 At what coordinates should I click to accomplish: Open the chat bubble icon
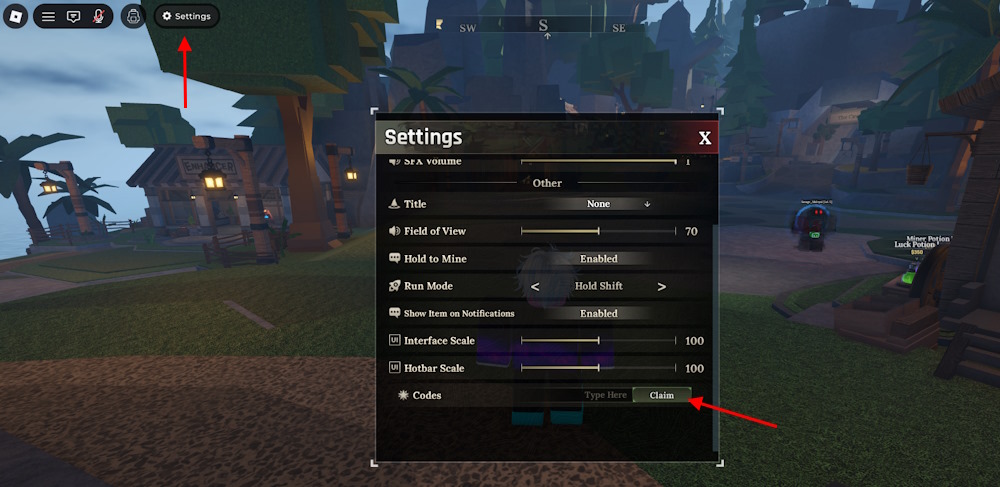(73, 16)
